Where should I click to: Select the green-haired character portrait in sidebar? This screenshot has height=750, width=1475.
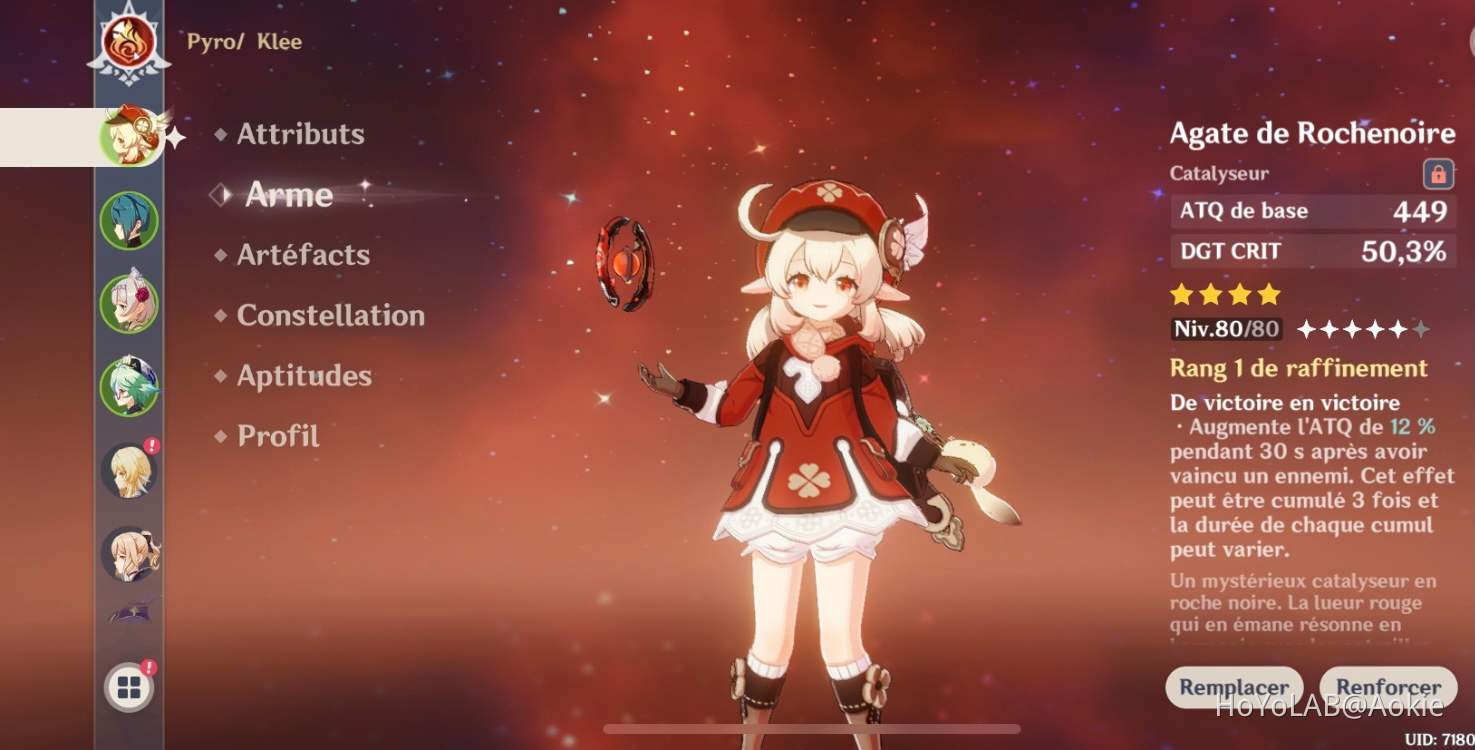(129, 382)
